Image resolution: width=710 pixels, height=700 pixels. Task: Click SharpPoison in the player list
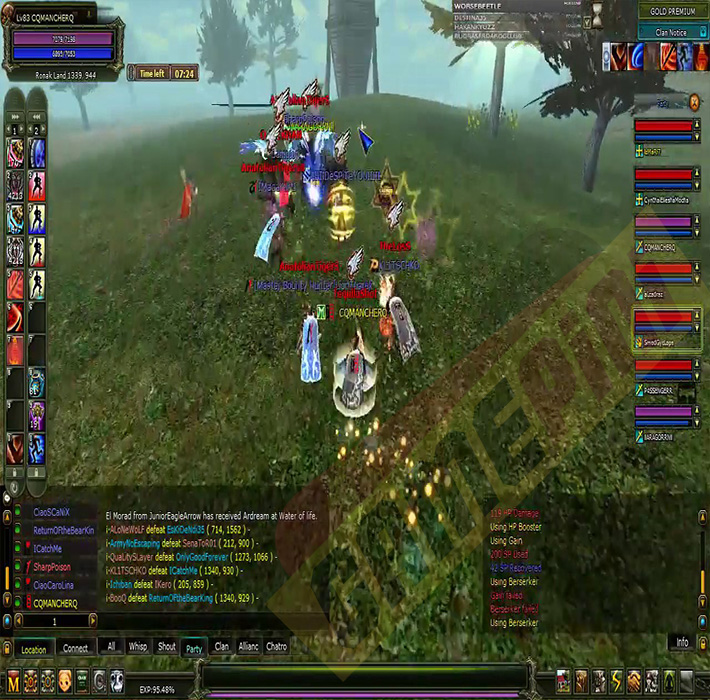click(52, 567)
